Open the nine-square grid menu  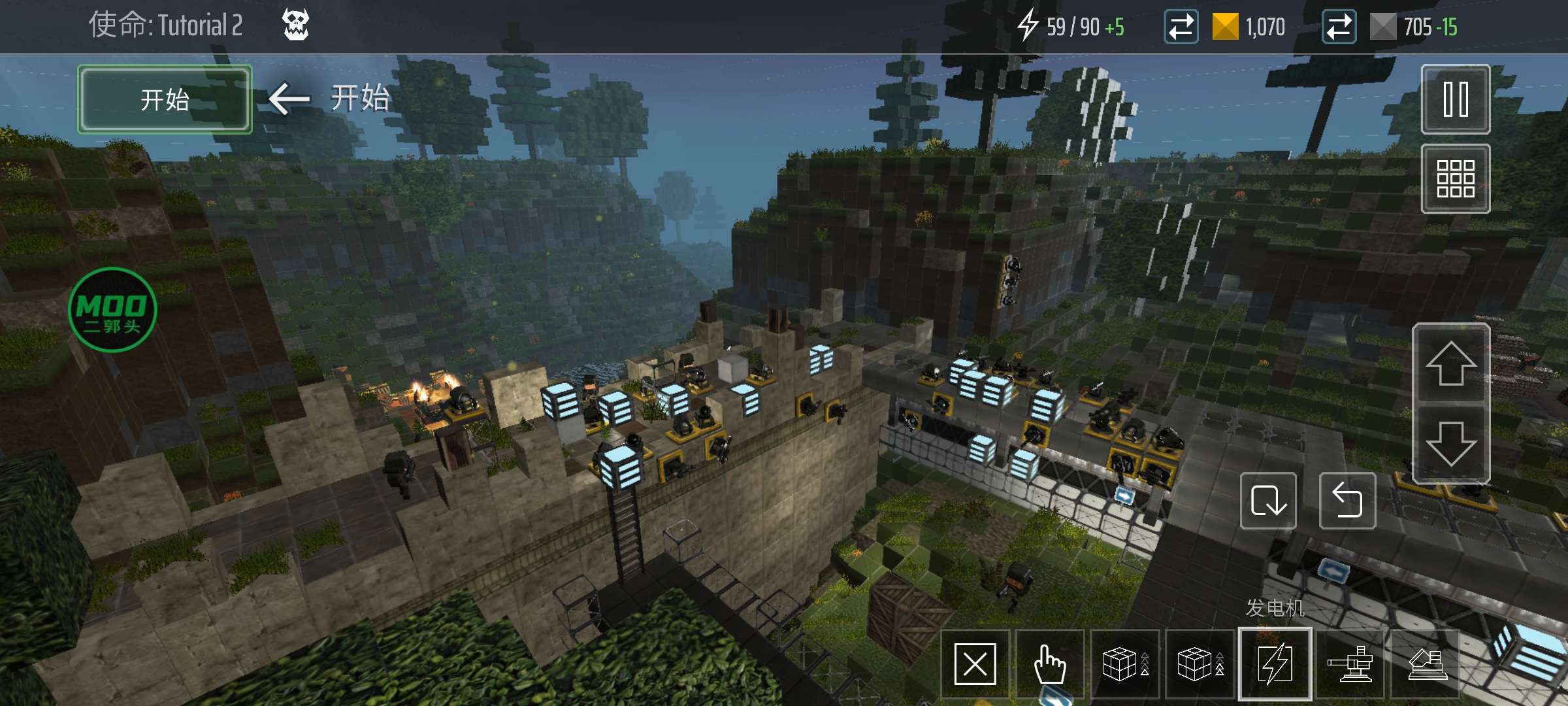point(1455,178)
